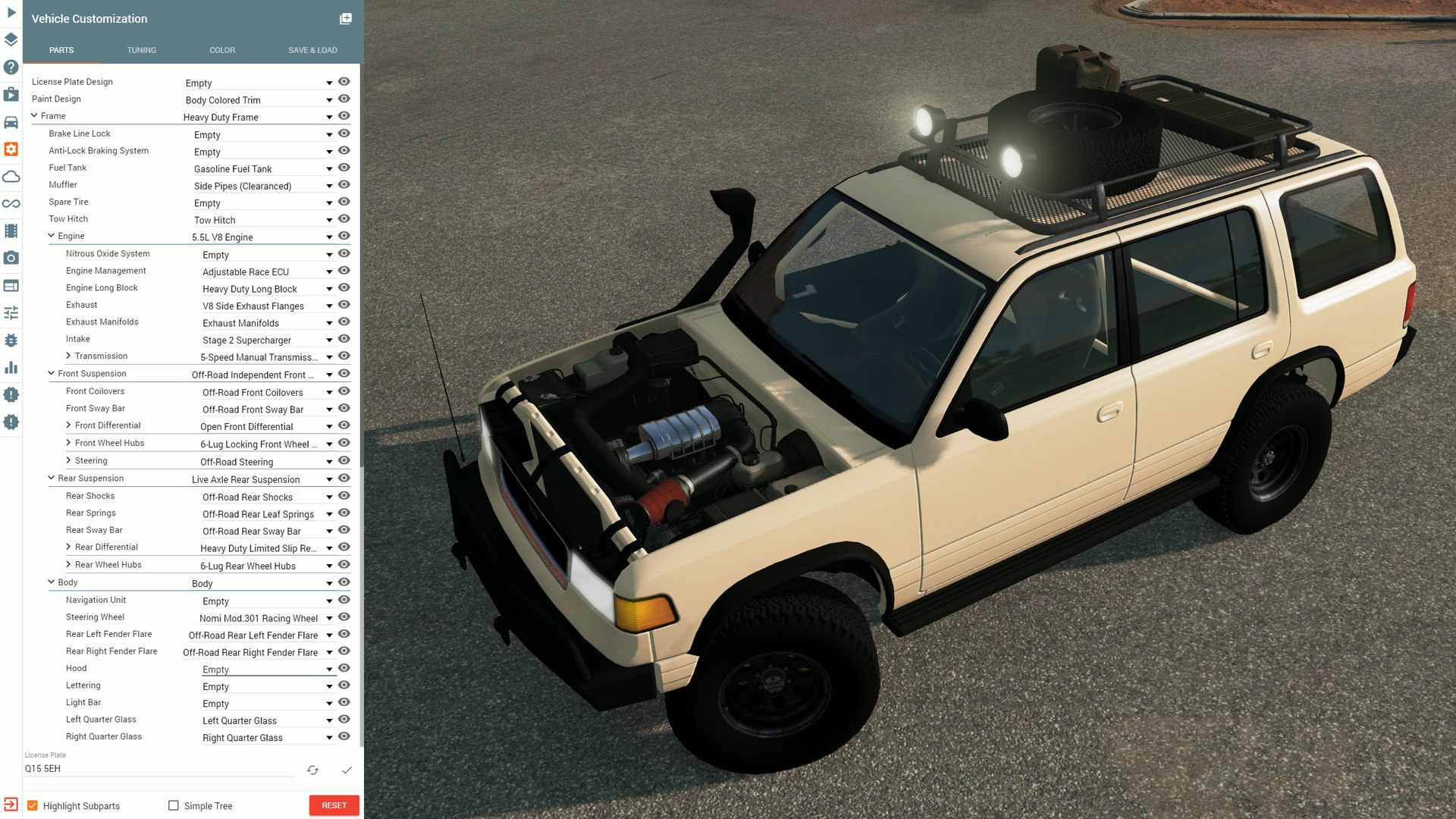The image size is (1456, 819).
Task: Click the cloud repository icon in sidebar
Action: (11, 177)
